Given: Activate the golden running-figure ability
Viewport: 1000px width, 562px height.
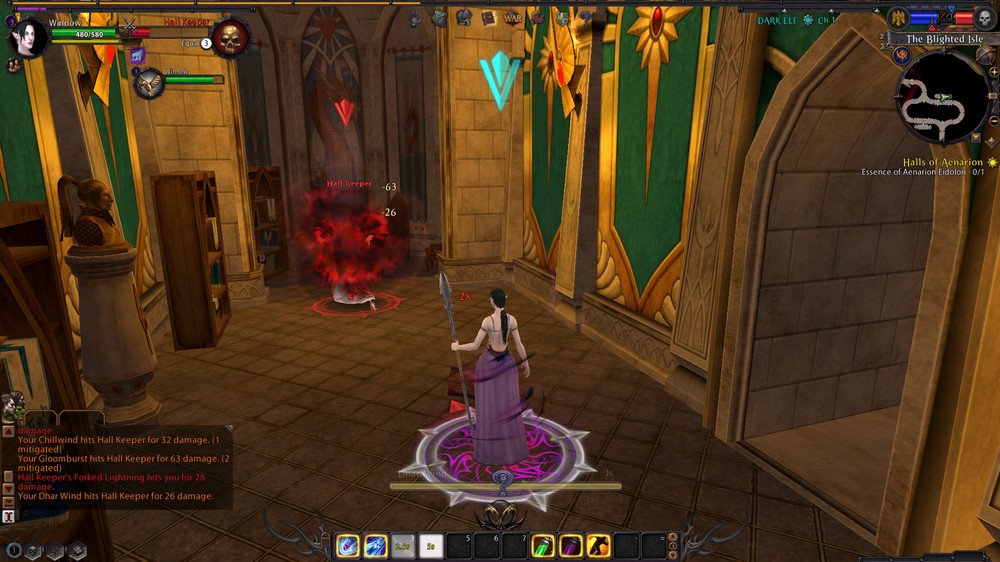Looking at the screenshot, I should click(x=599, y=546).
